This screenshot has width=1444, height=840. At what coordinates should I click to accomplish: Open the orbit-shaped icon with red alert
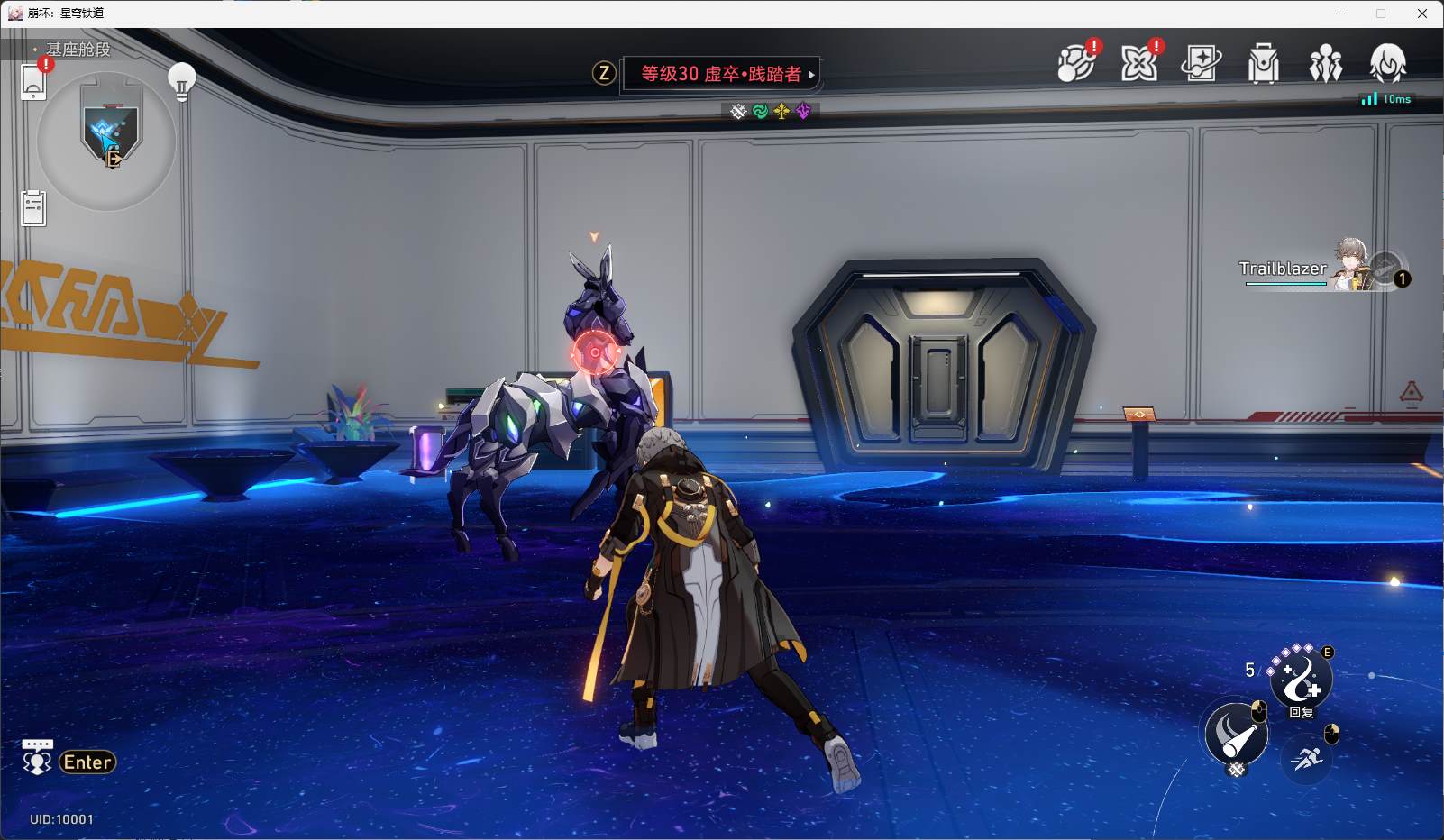(x=1076, y=63)
